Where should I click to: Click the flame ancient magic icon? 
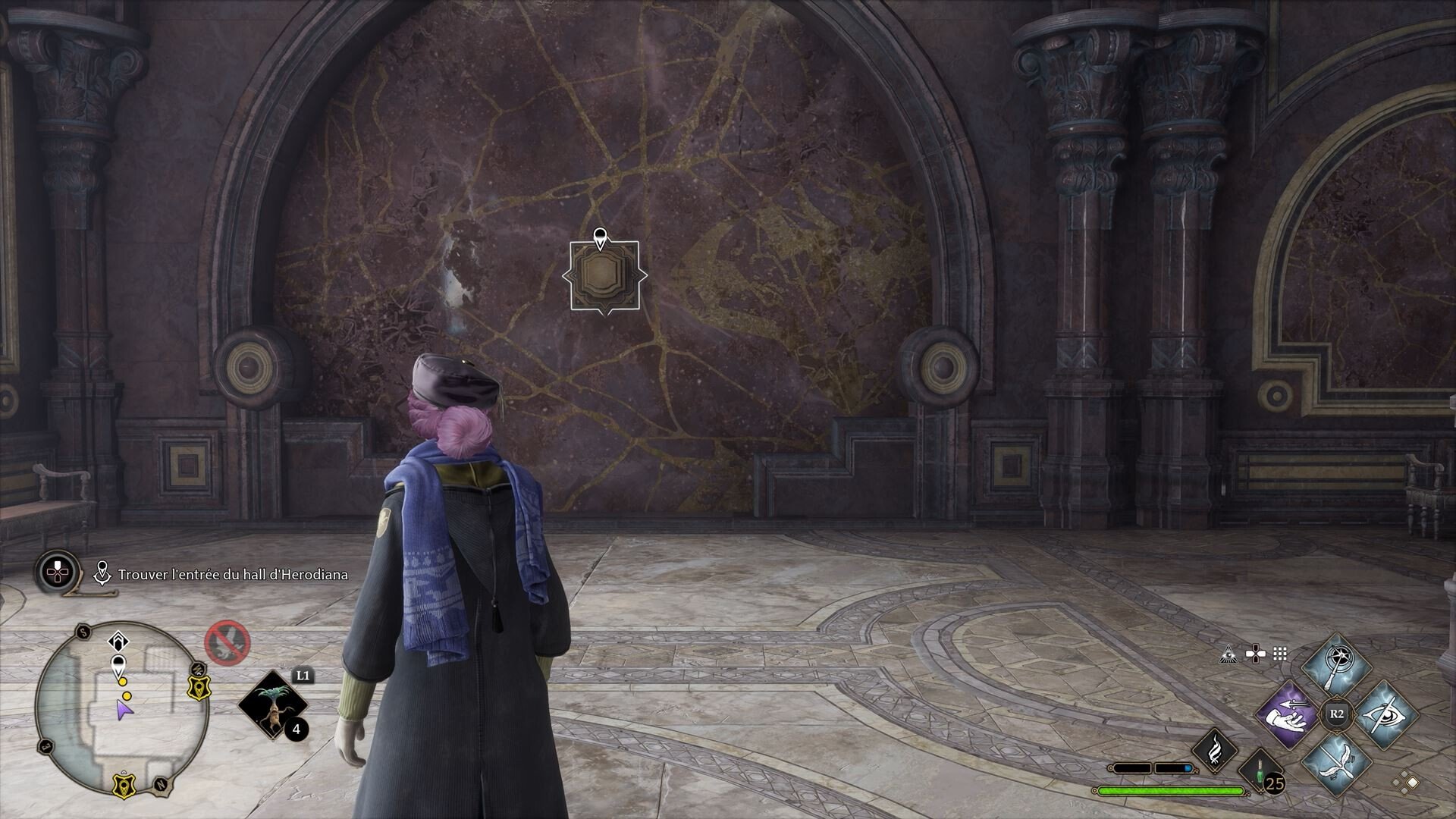click(1216, 752)
